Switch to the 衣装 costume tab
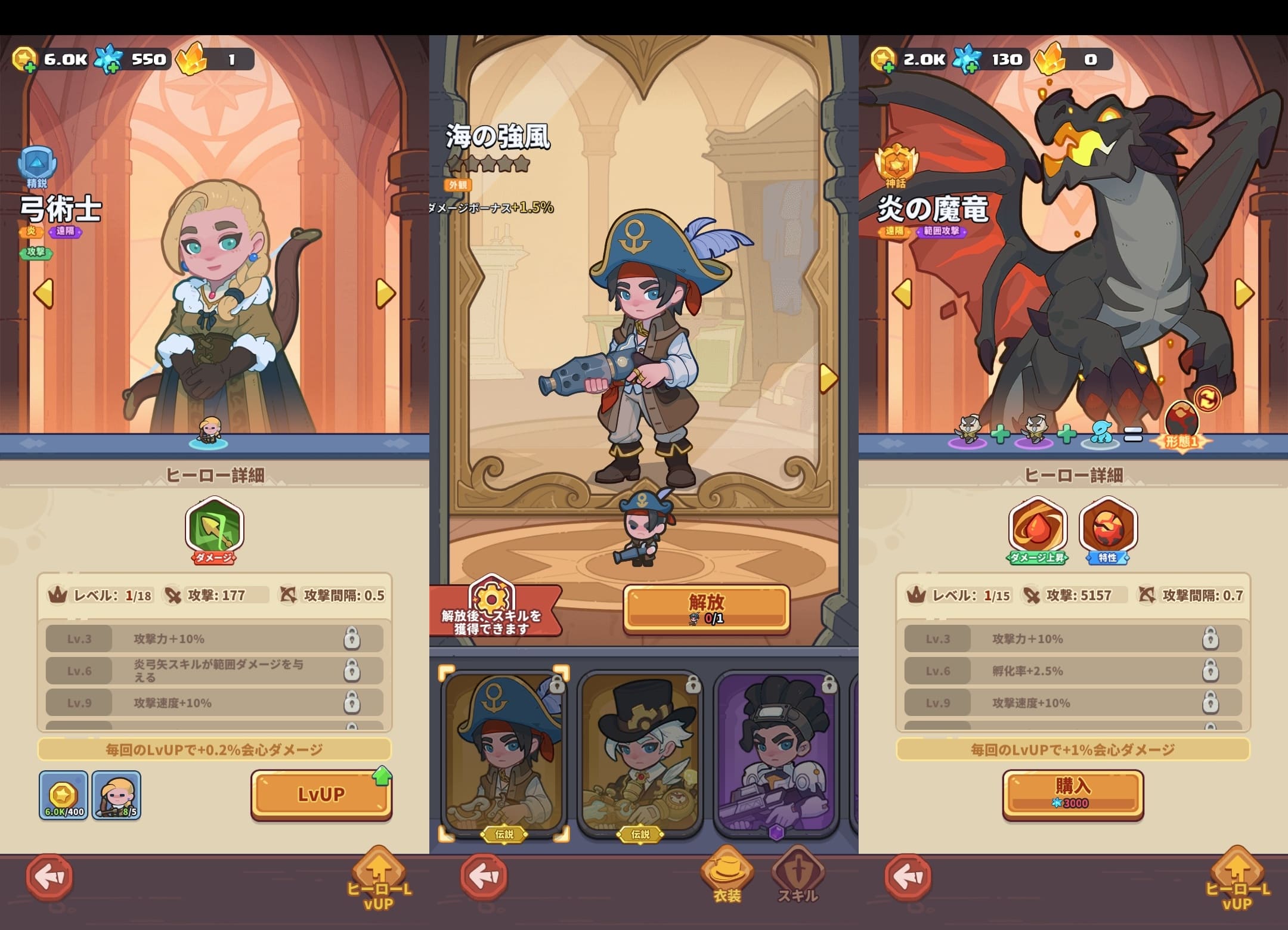 pyautogui.click(x=727, y=876)
